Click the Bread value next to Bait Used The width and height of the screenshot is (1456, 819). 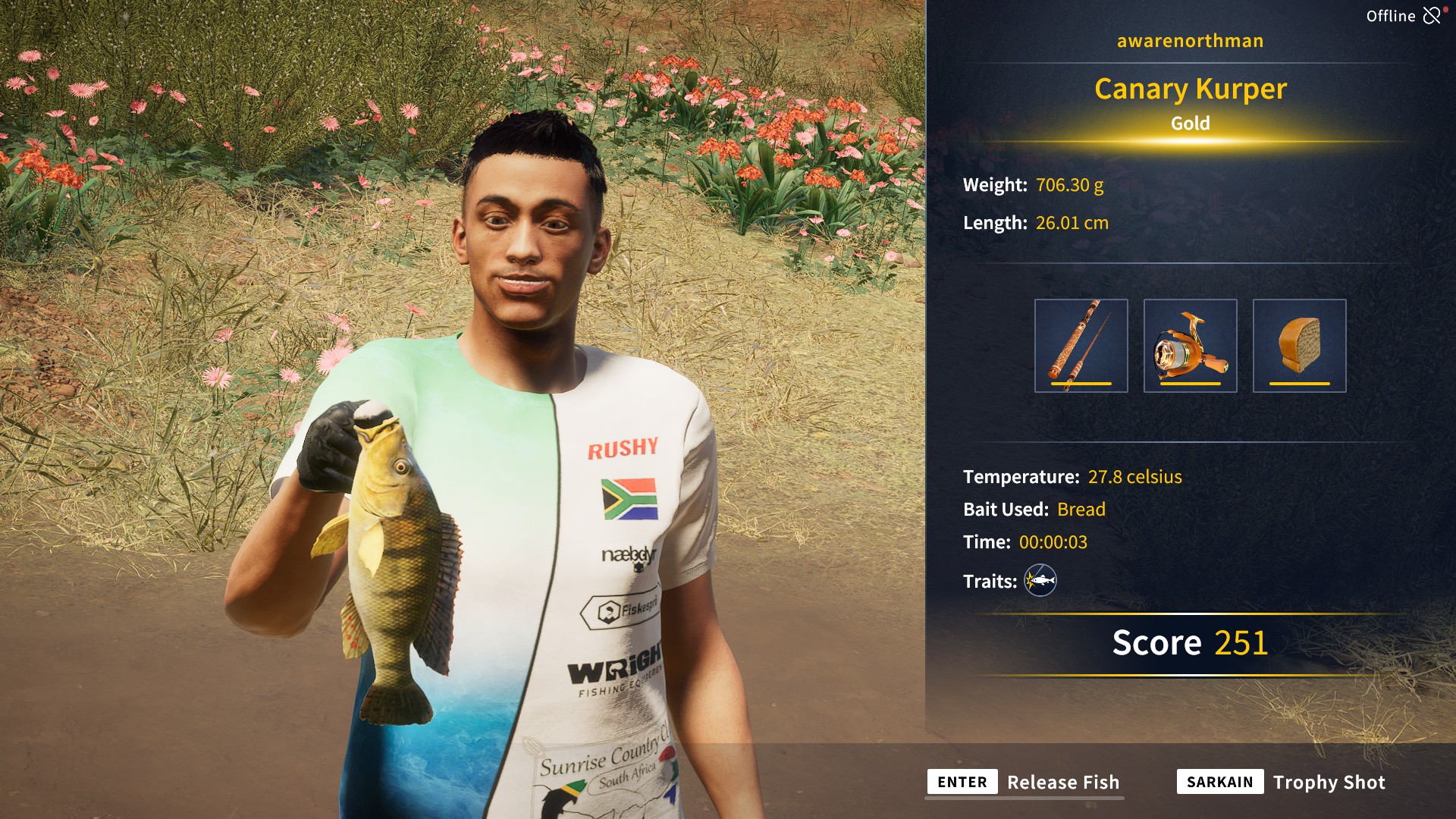(1082, 510)
